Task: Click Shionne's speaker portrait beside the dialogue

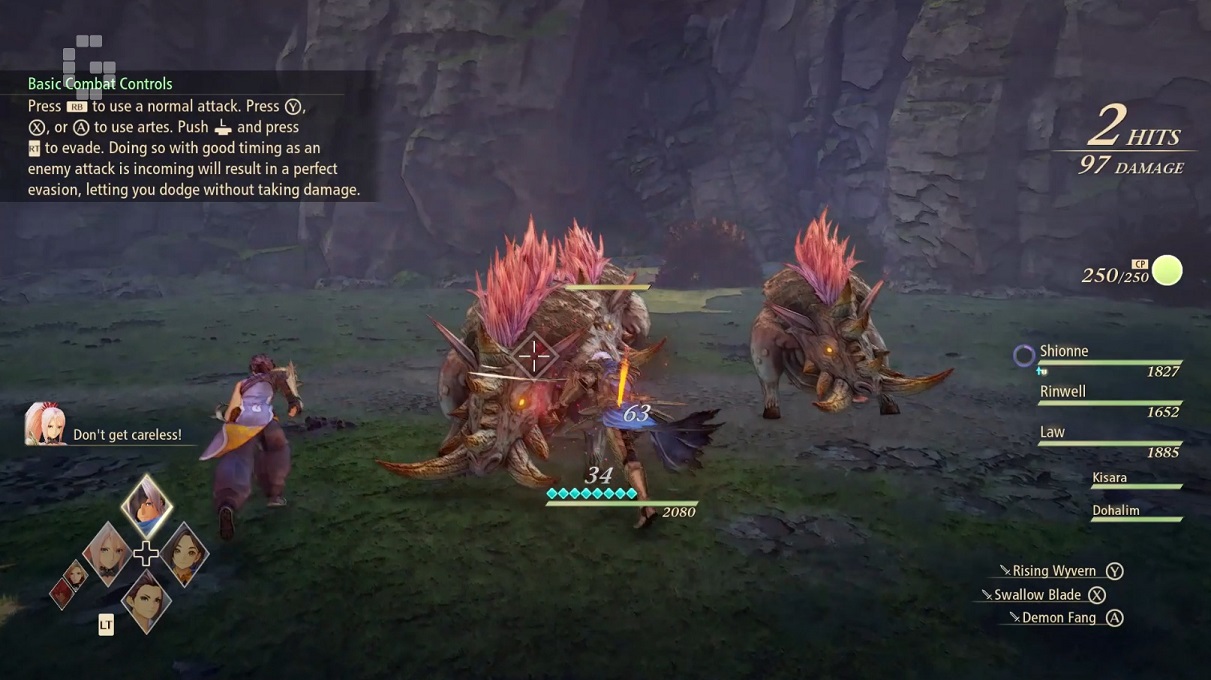Action: pos(46,424)
